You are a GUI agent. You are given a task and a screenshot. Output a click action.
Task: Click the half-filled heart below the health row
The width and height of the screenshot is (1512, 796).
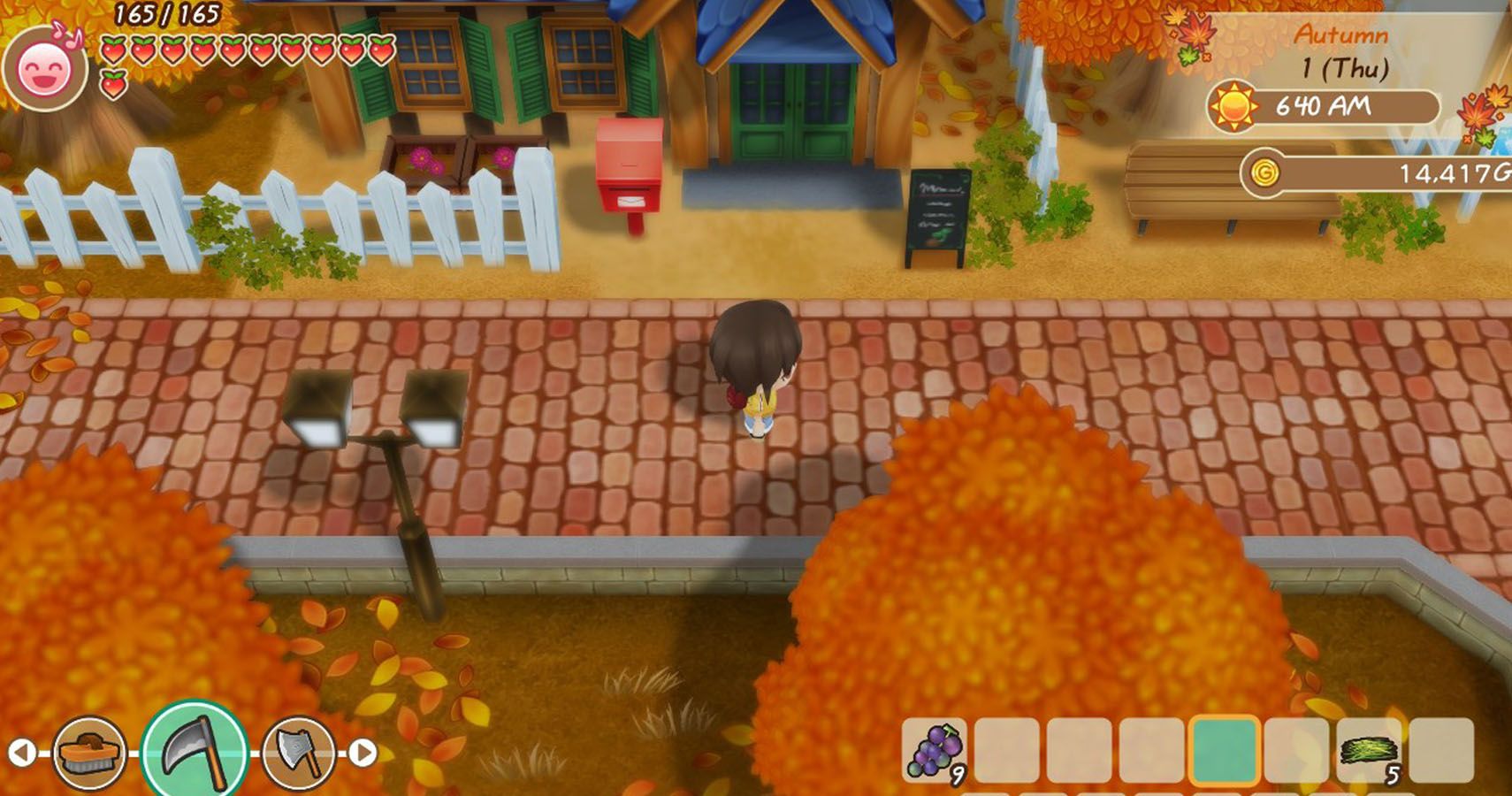tap(111, 85)
